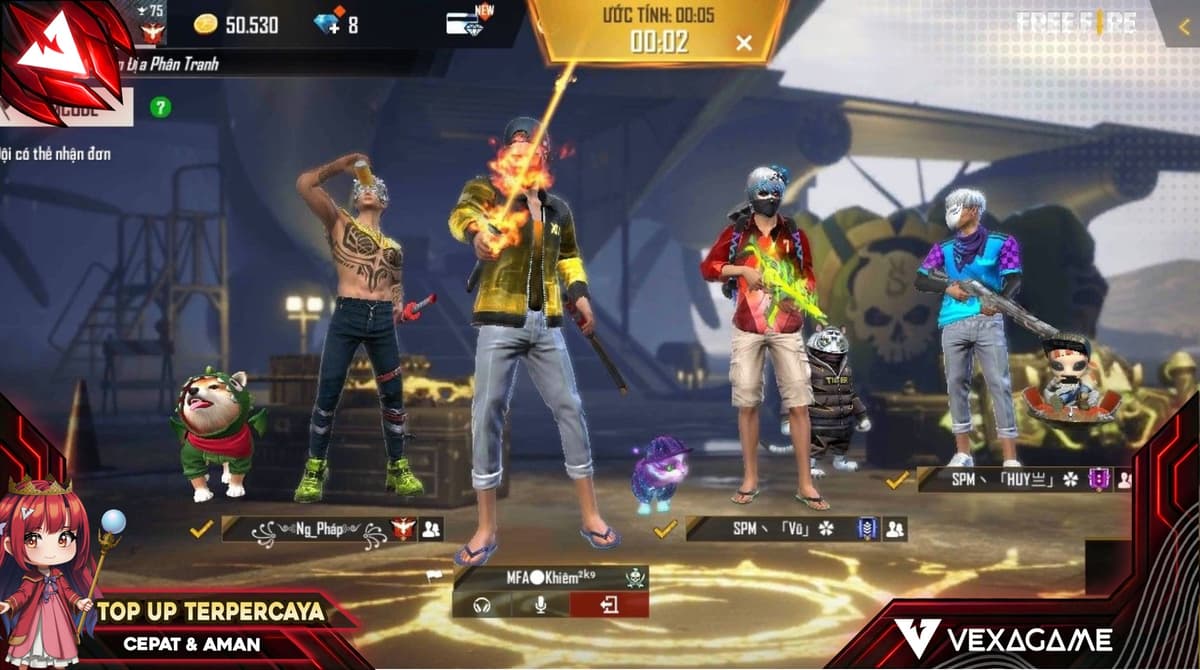Click the green question mark help icon
The width and height of the screenshot is (1200, 670).
coord(159,106)
